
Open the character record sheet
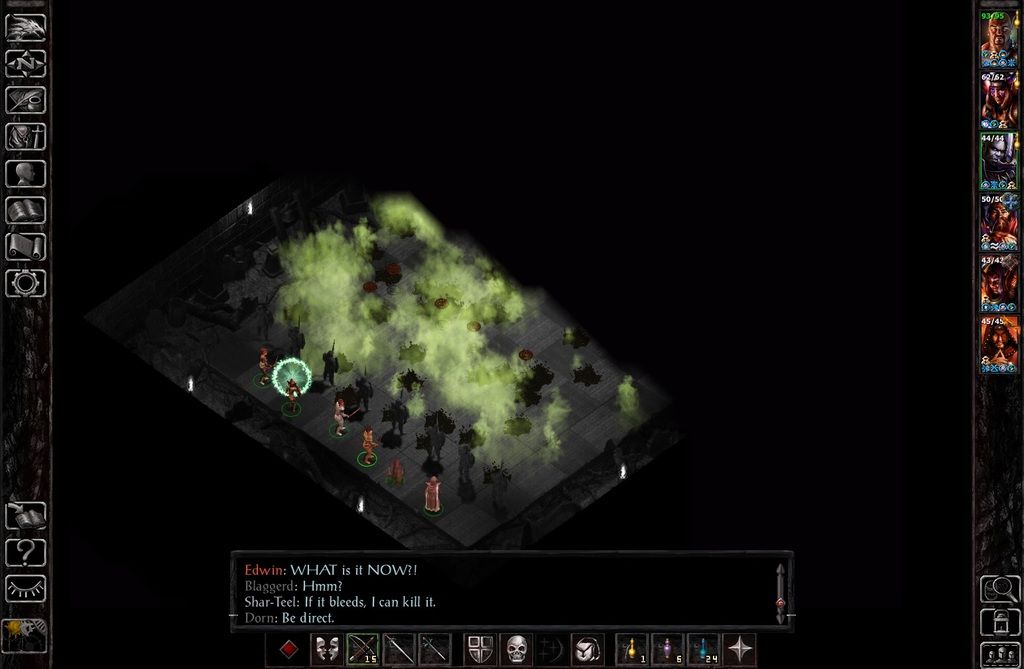pyautogui.click(x=25, y=173)
